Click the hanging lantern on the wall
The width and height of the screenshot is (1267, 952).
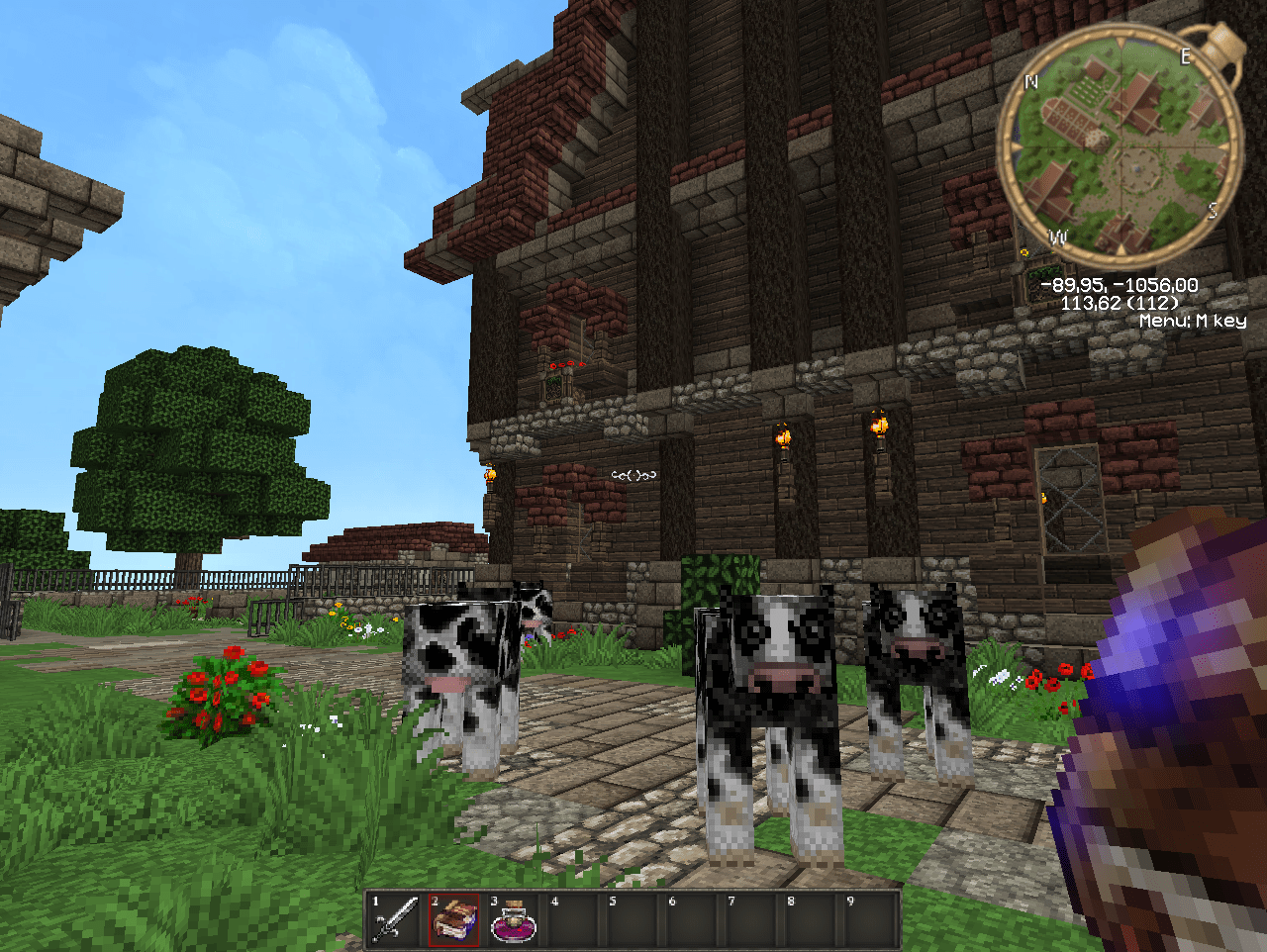(783, 438)
